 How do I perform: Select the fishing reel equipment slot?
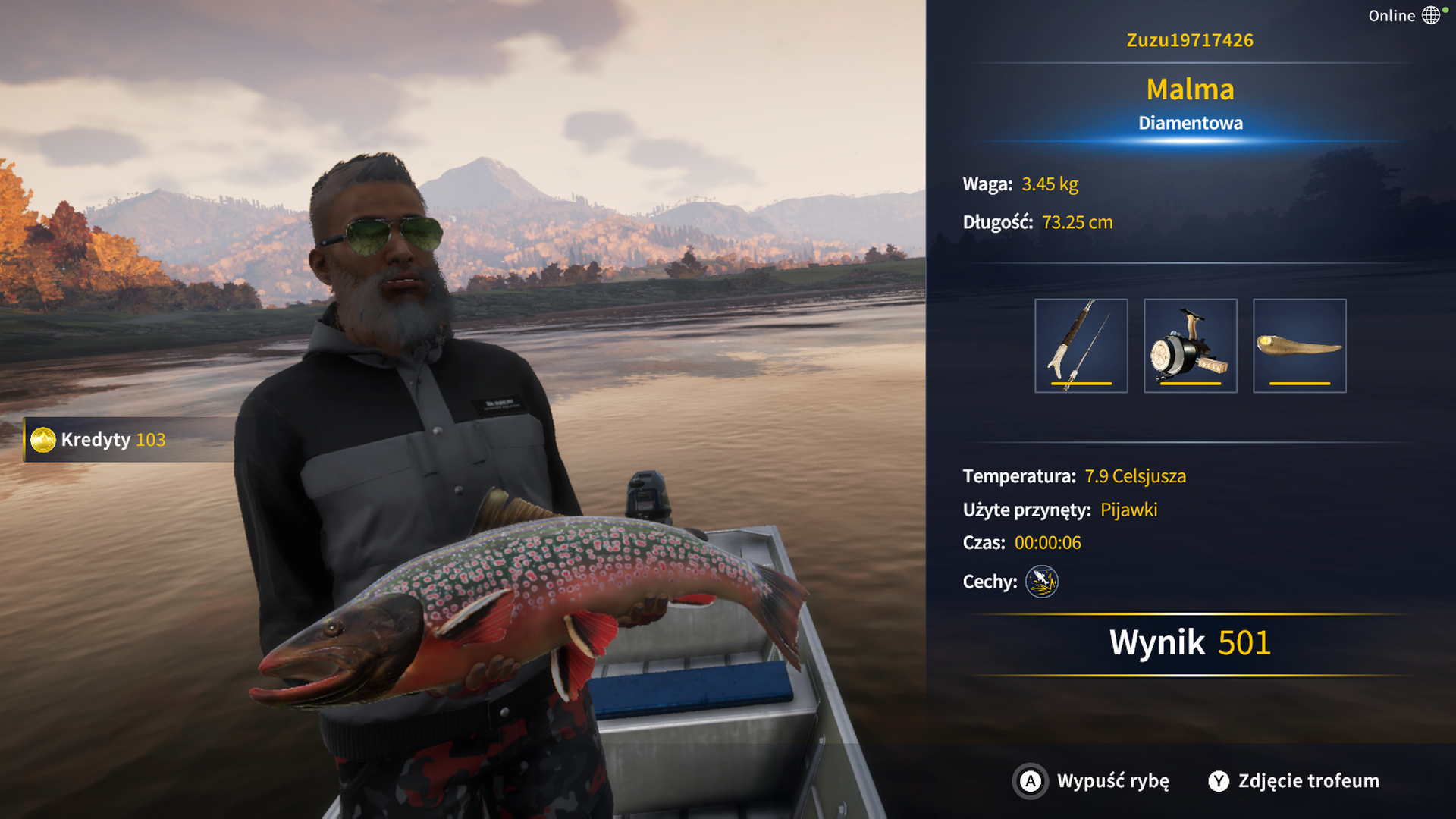tap(1190, 346)
